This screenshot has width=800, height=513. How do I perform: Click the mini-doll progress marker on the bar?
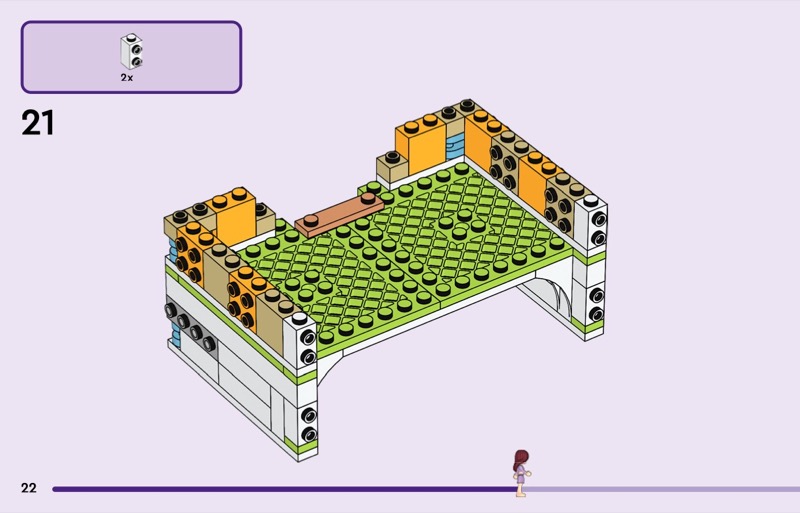point(521,473)
